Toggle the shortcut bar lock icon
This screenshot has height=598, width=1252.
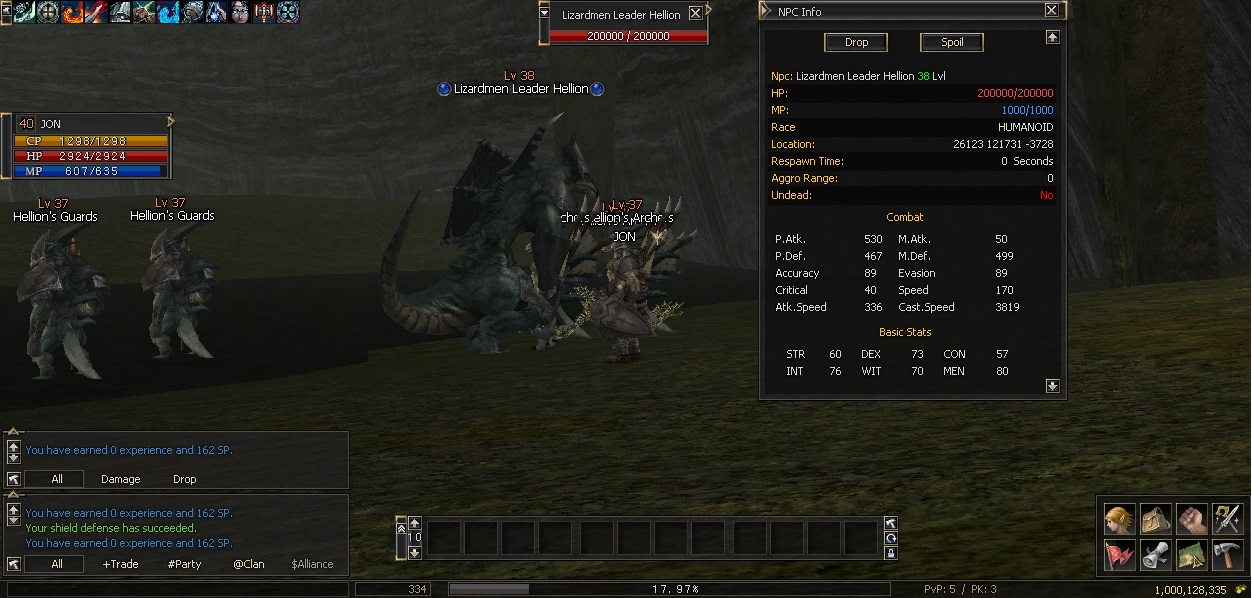[890, 553]
